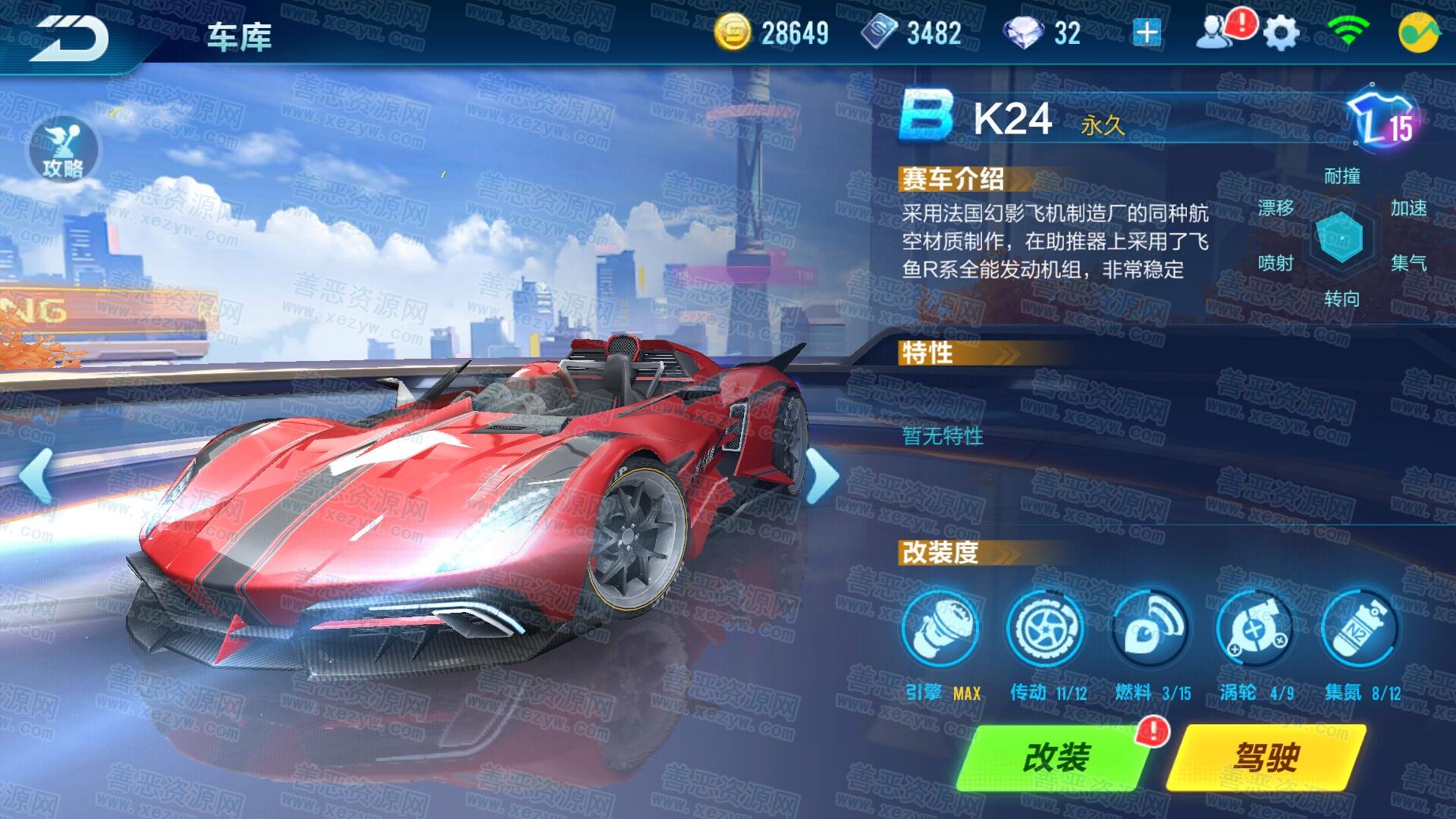Go back using the top-left arrow
This screenshot has height=819, width=1456.
72,36
